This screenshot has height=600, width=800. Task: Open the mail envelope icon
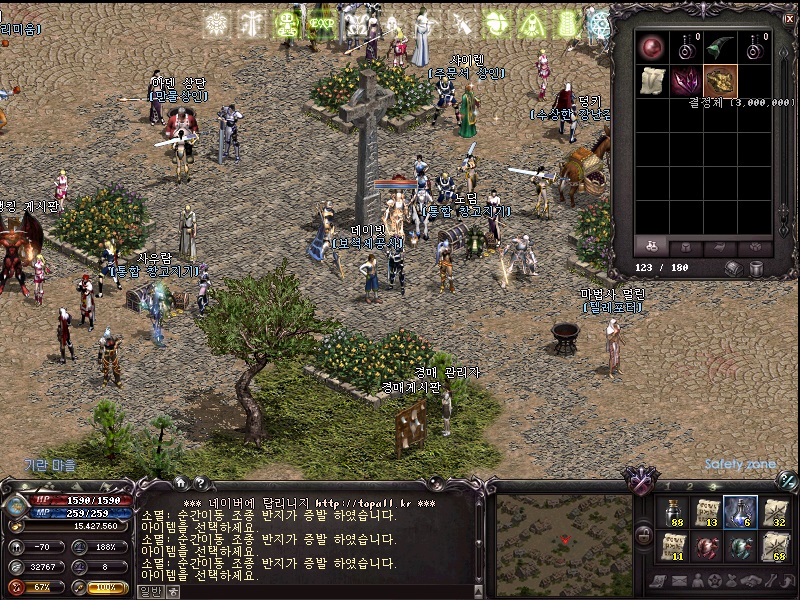pos(678,581)
